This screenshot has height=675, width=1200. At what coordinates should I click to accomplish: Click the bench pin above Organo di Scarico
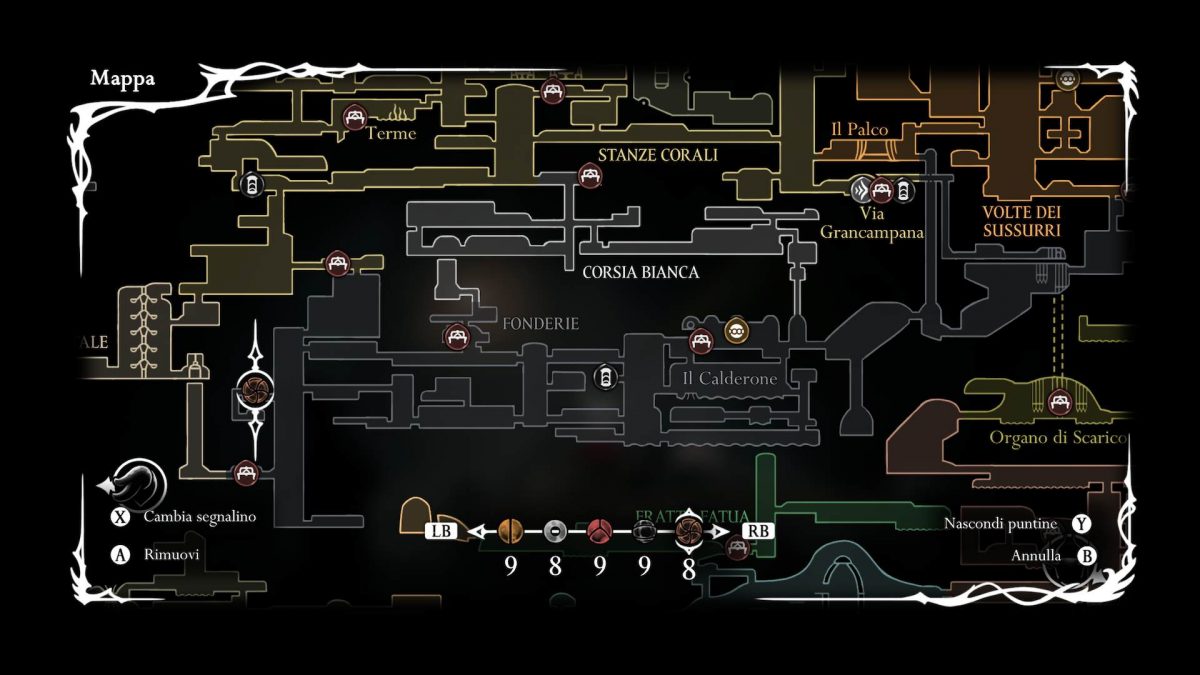click(x=1058, y=403)
